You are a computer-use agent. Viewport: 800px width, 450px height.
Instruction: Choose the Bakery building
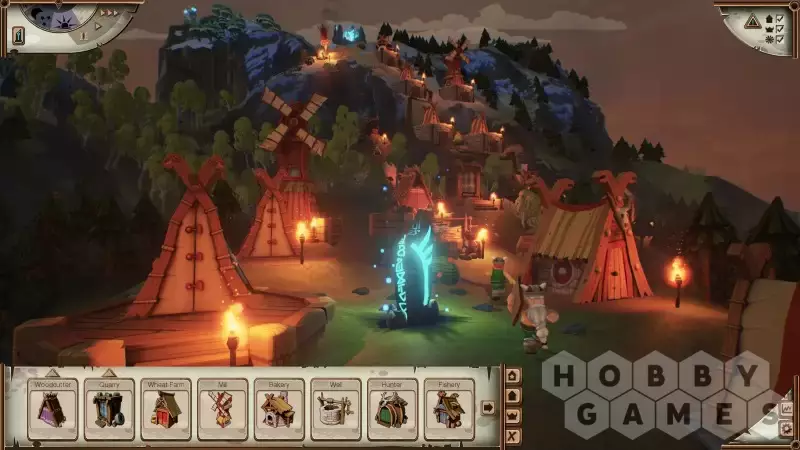[x=278, y=409]
